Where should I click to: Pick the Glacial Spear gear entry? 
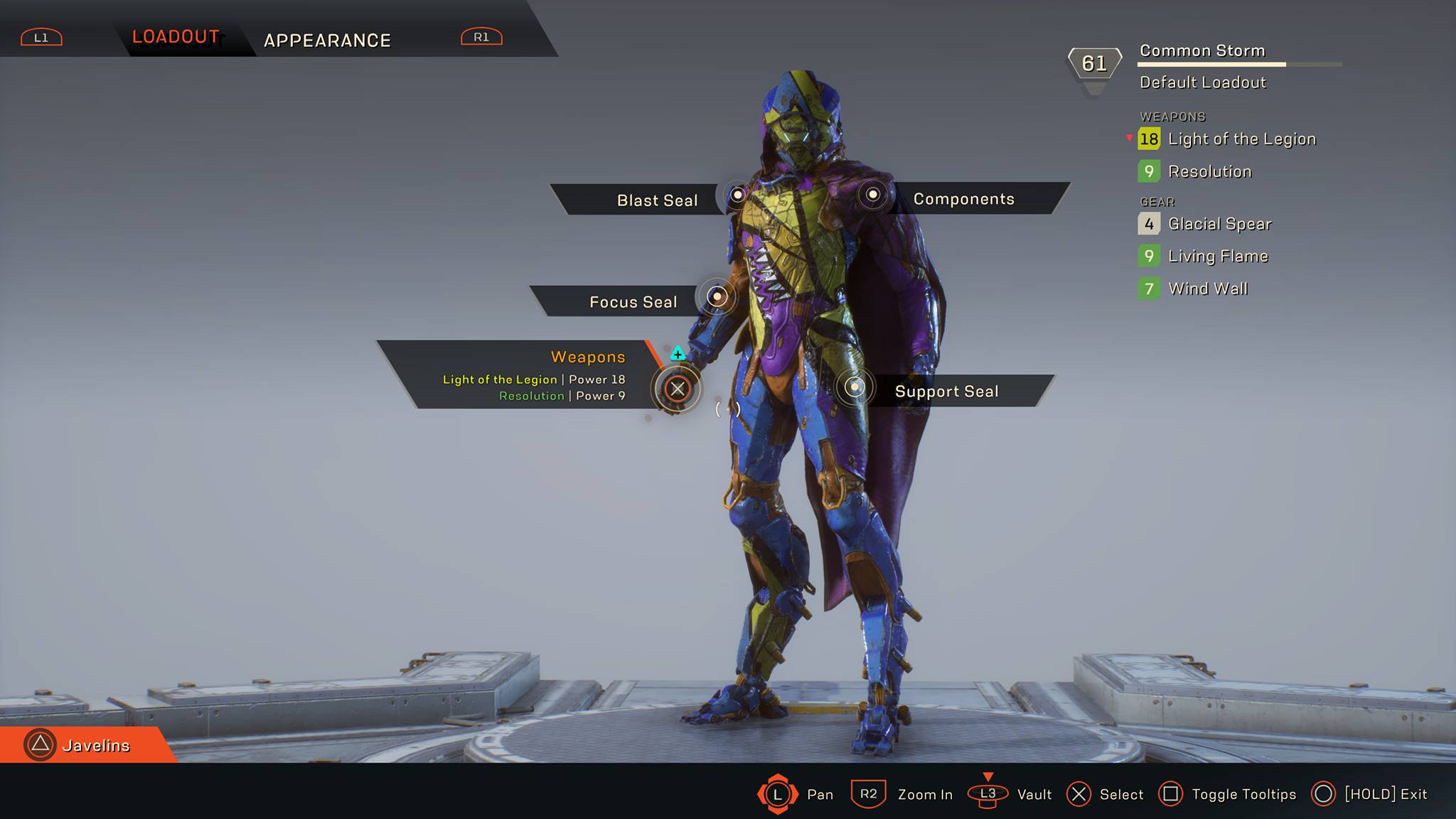click(1219, 224)
